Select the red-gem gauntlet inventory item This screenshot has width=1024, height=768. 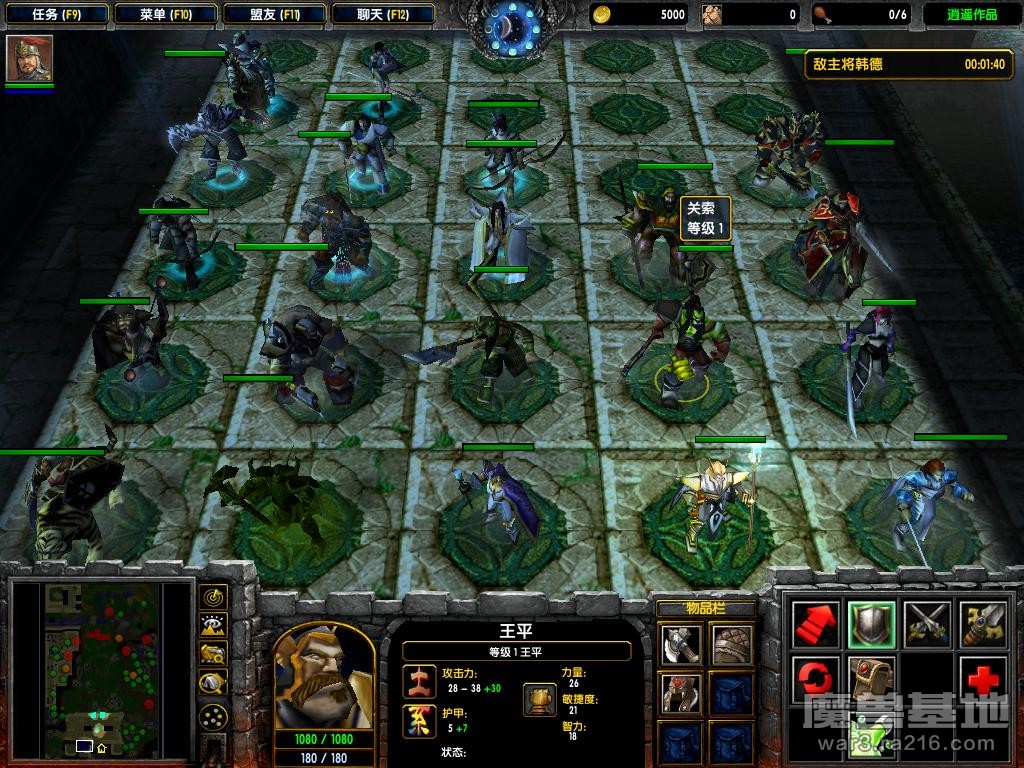coord(681,693)
